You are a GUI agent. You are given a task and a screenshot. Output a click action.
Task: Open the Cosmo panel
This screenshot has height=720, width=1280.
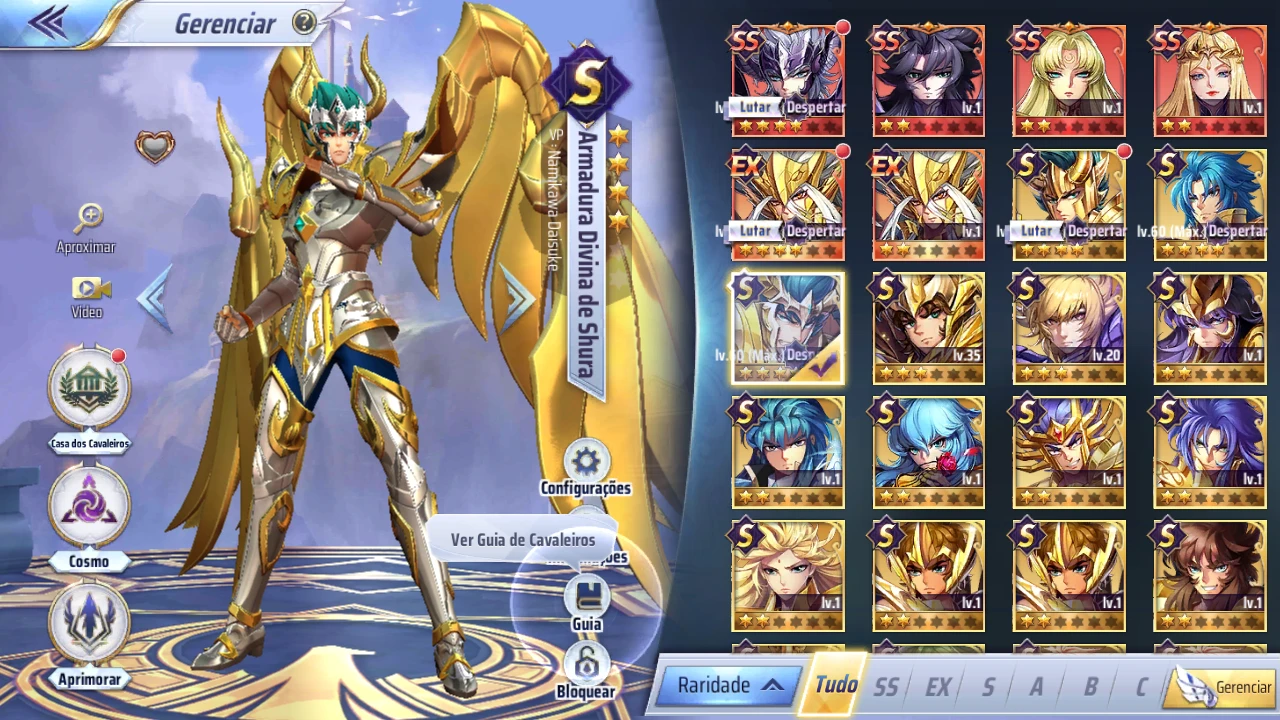90,508
